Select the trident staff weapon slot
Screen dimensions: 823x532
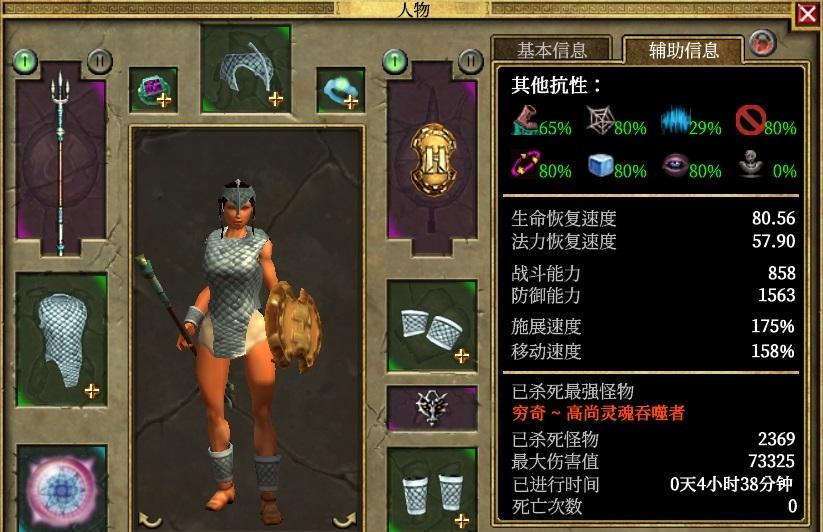tap(62, 160)
